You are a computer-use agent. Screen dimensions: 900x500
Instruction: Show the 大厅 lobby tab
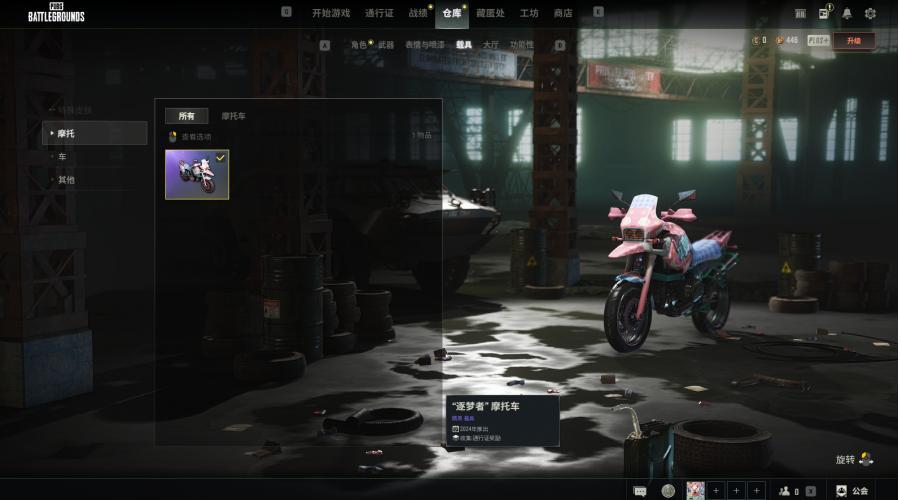tap(491, 45)
